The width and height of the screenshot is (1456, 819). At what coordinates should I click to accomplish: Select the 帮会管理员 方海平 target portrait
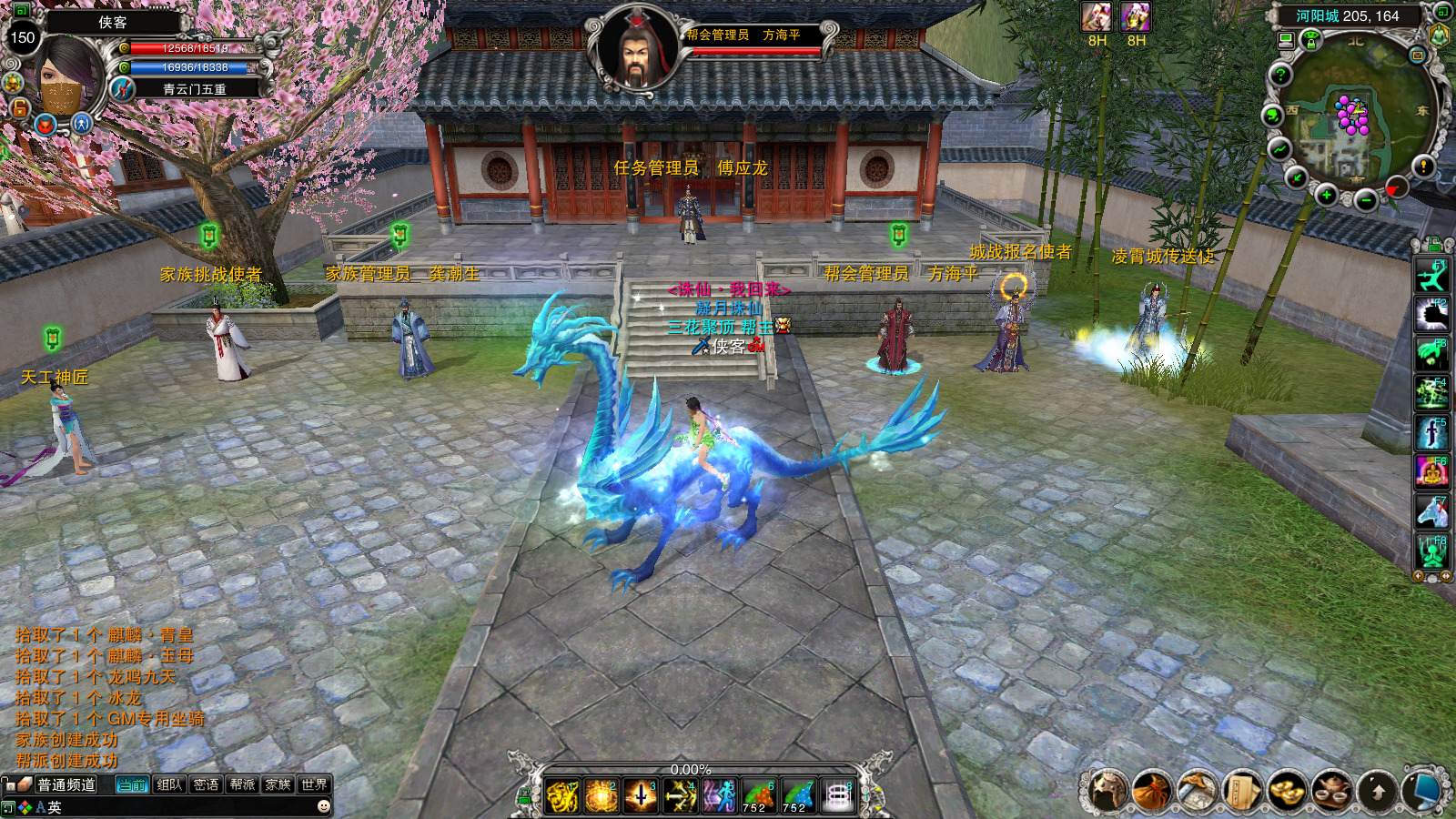point(637,51)
